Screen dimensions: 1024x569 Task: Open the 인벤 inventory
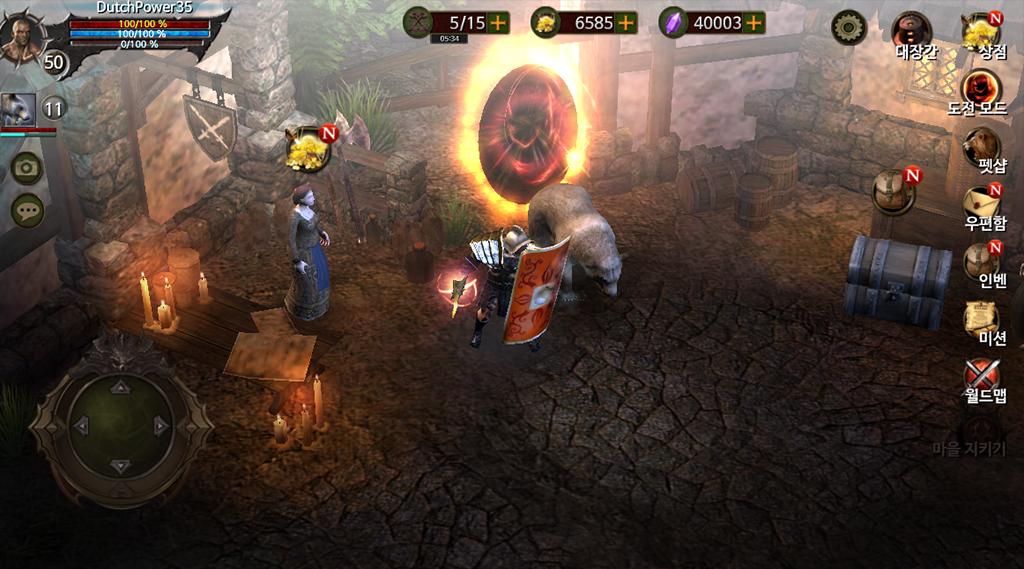(981, 262)
